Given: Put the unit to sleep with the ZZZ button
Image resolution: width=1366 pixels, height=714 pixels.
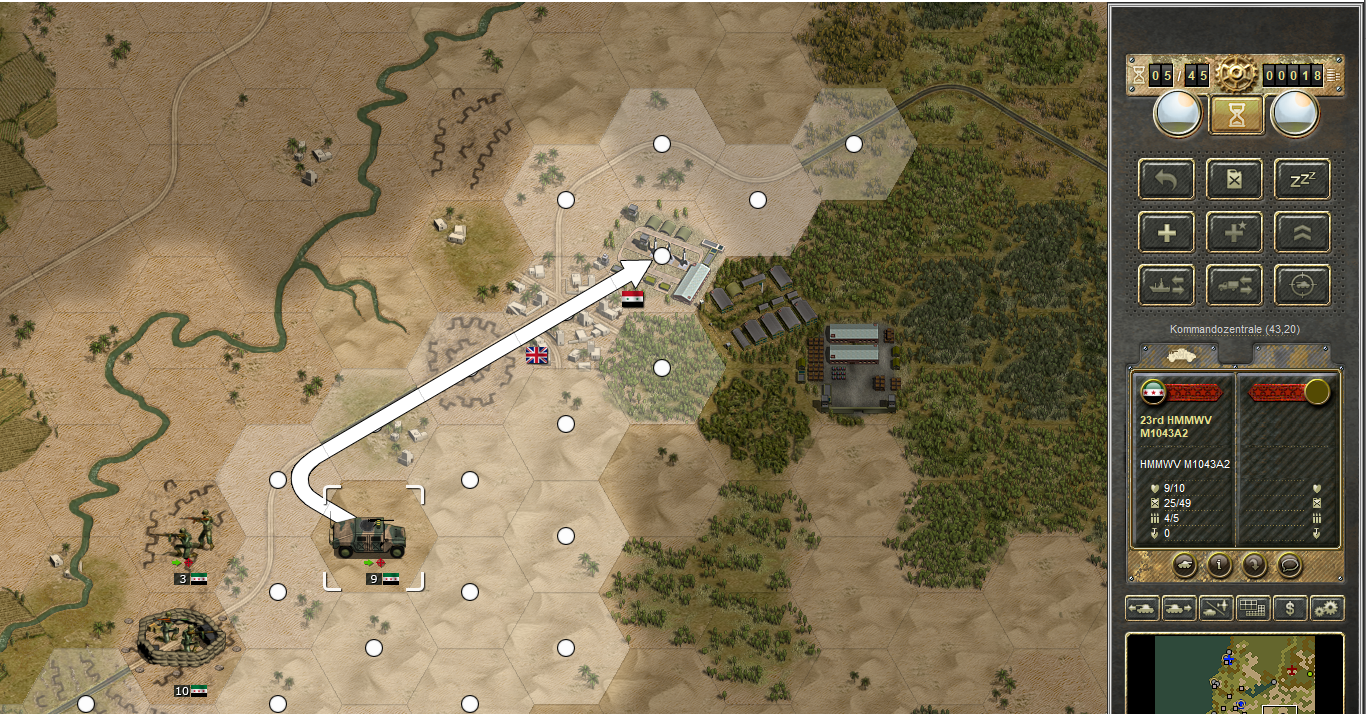Looking at the screenshot, I should click(1302, 180).
